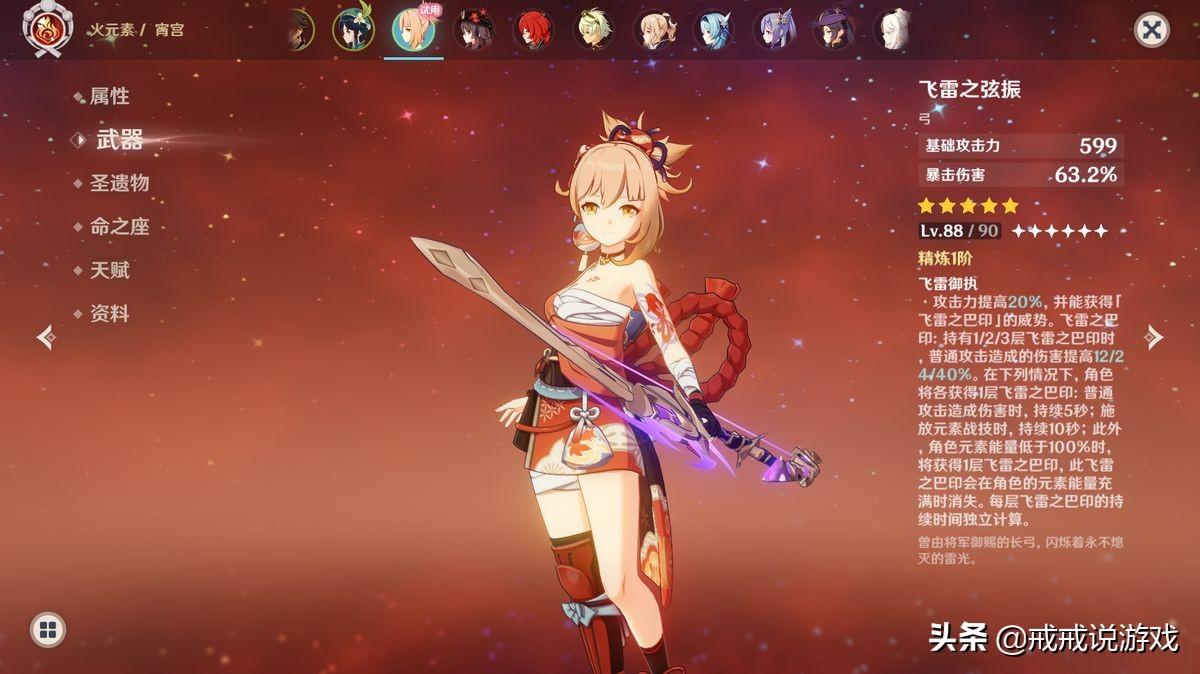Screen dimensions: 1200x674
Task: Select the light-blue-haired character portrait
Action: coord(715,30)
